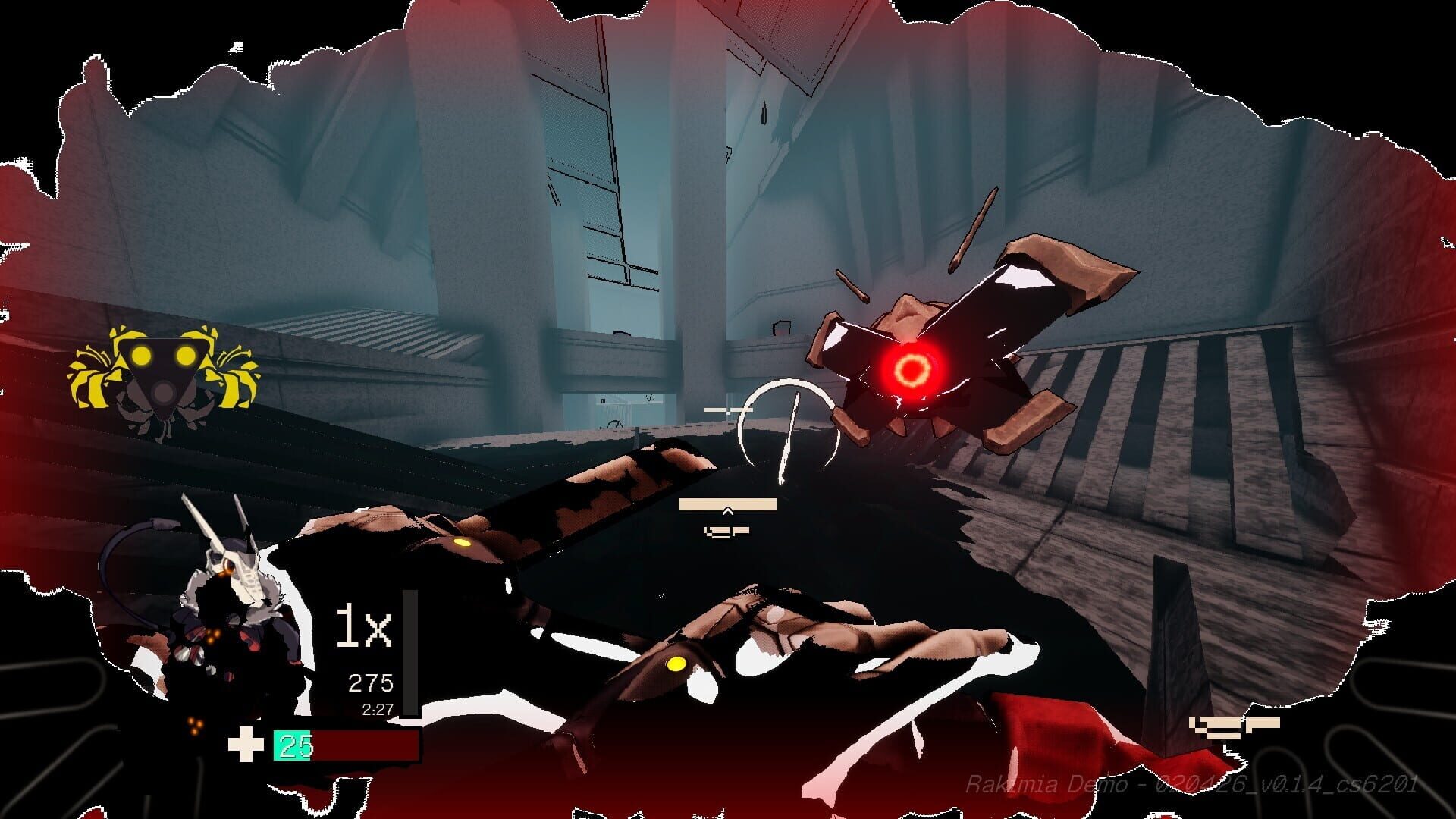The image size is (1456, 819).
Task: Click the 2:27 timer label
Action: tap(374, 710)
